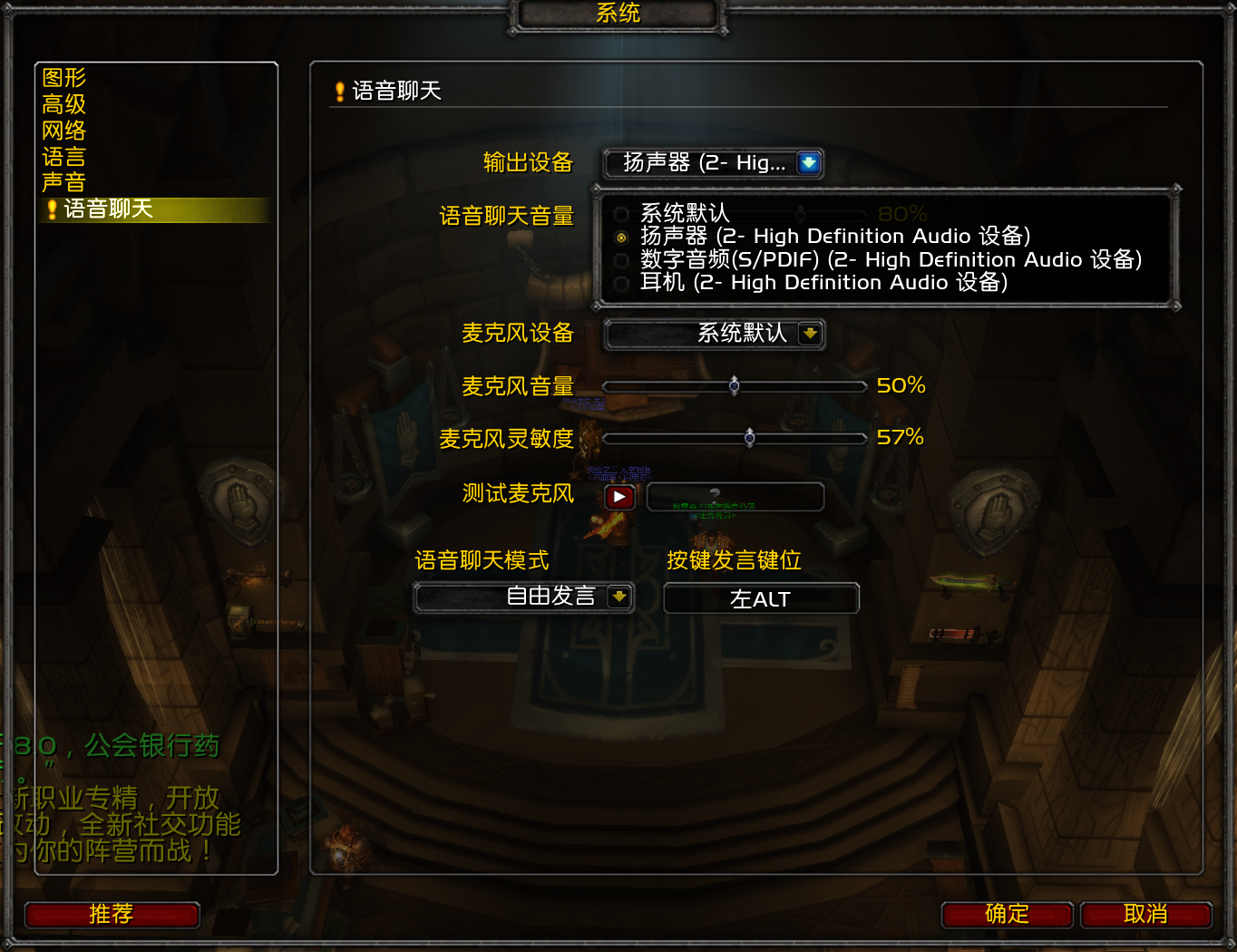Viewport: 1237px width, 952px height.
Task: Click the 左ALT push-to-talk keybind field
Action: click(x=762, y=597)
